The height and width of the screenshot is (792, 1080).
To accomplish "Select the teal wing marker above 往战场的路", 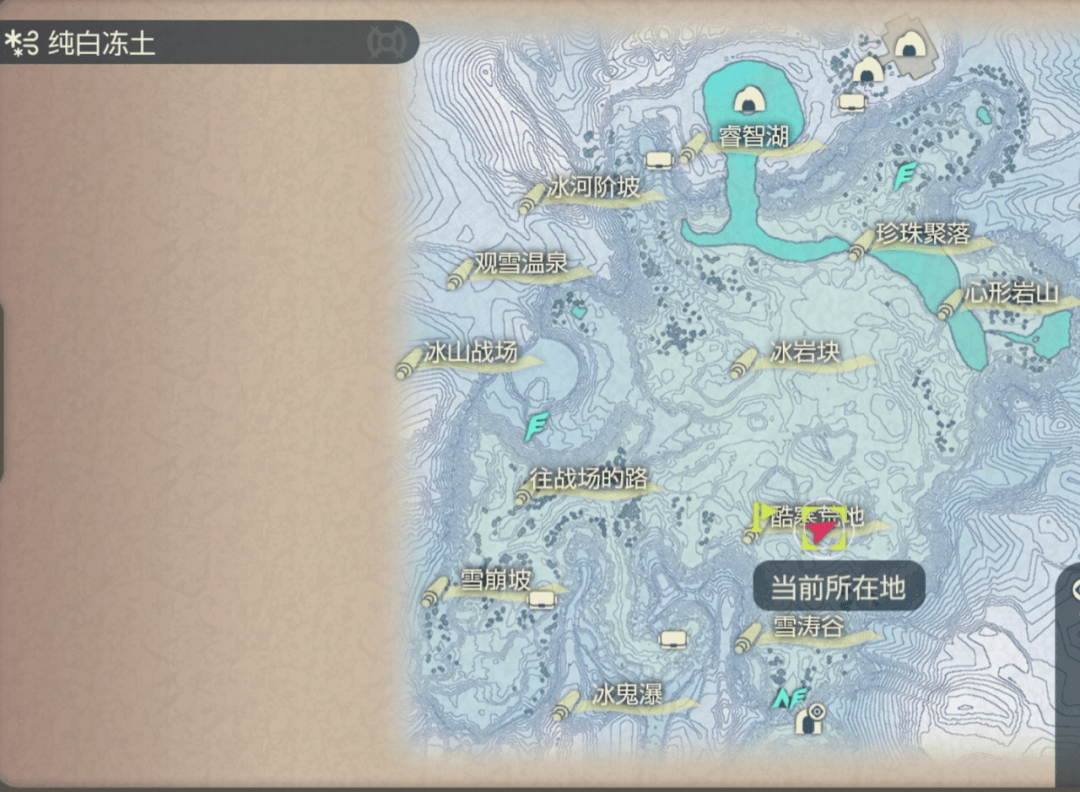I will (x=537, y=427).
